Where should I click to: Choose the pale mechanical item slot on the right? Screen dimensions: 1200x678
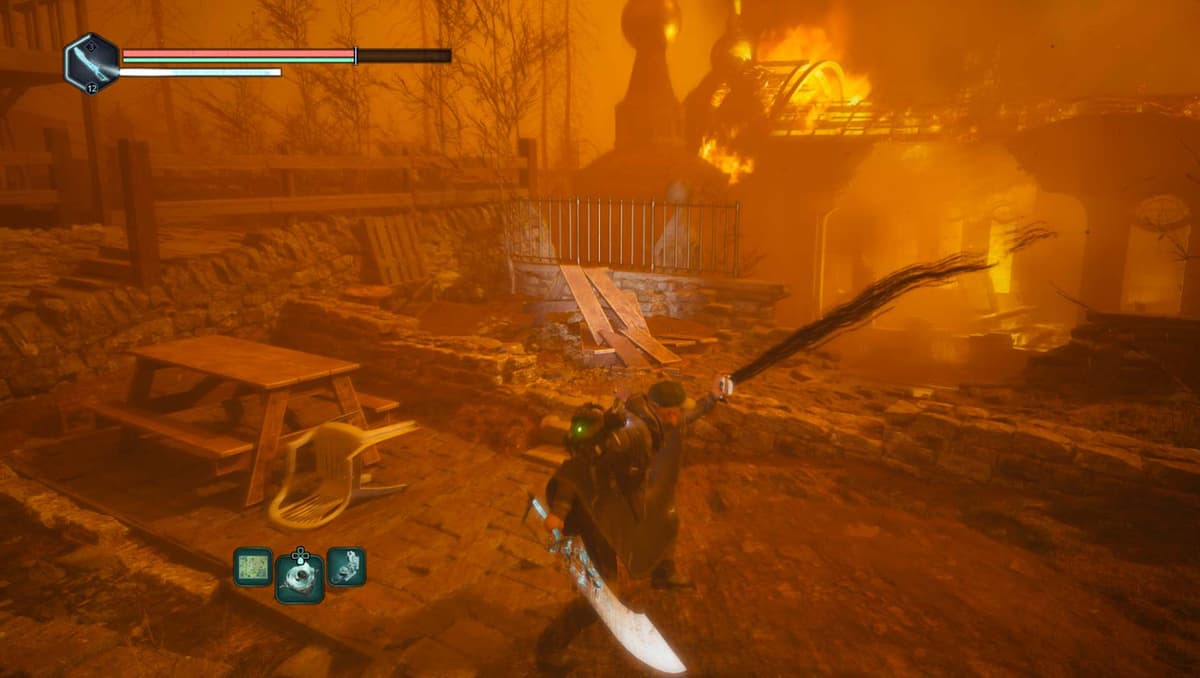[346, 567]
